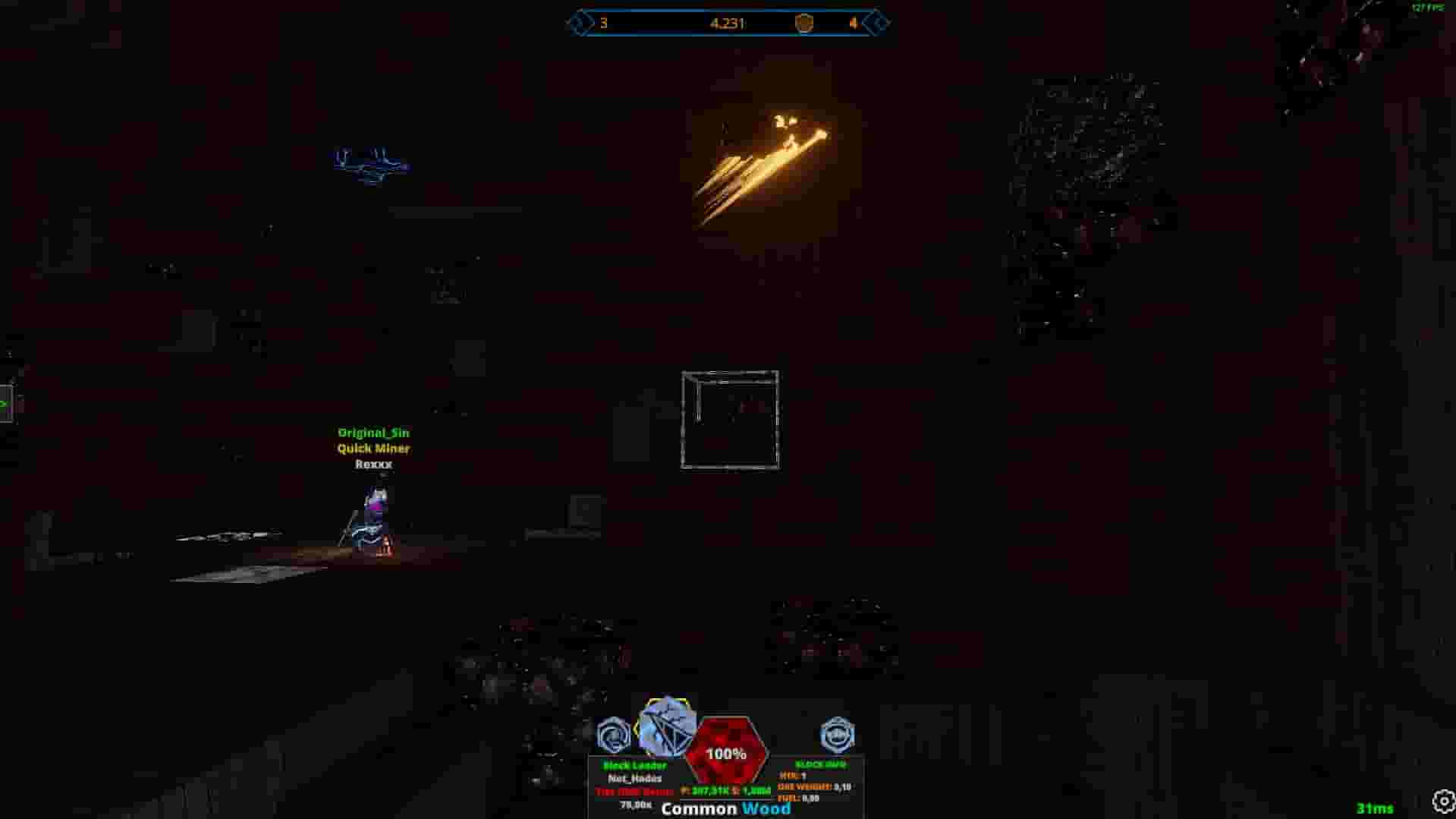The image size is (1456, 819).
Task: Click the left diamond arrow on the top bar
Action: (580, 23)
